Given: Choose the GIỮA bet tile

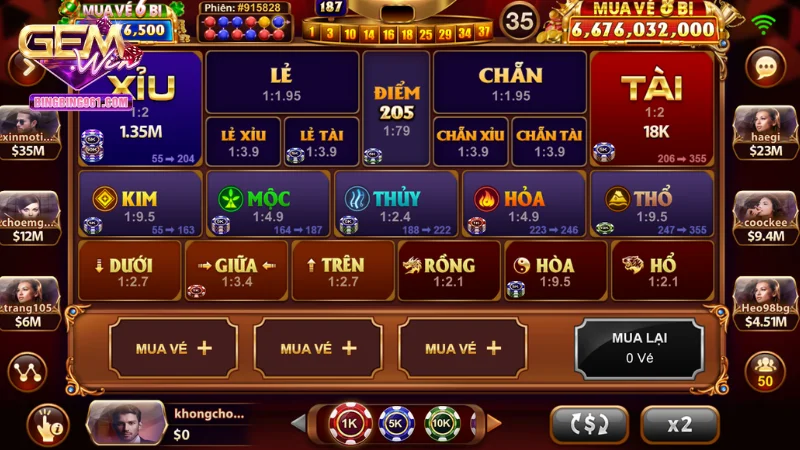Looking at the screenshot, I should pyautogui.click(x=236, y=269).
